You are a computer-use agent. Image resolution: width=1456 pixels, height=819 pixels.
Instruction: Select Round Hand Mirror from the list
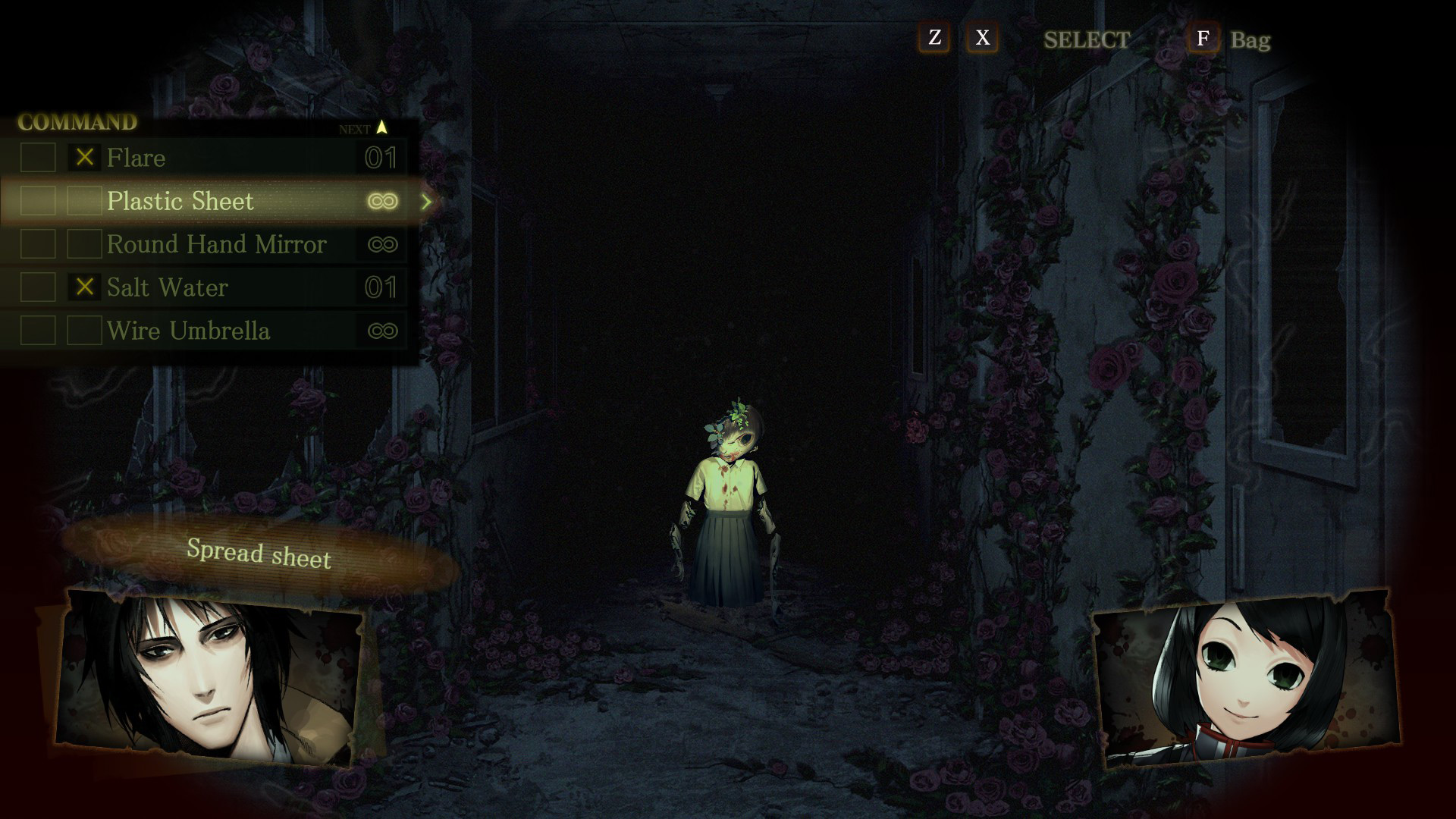pos(218,244)
